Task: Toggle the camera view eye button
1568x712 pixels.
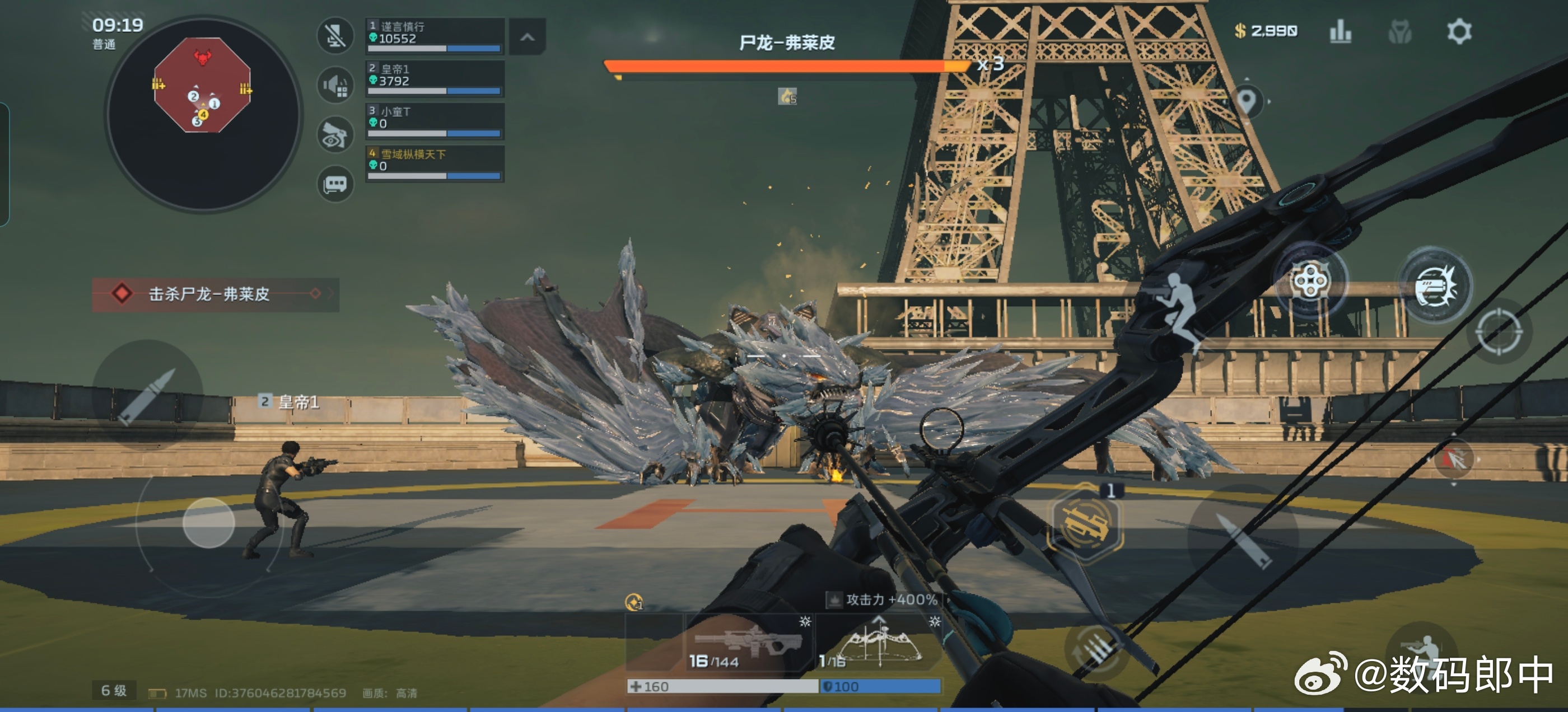Action: click(x=335, y=135)
